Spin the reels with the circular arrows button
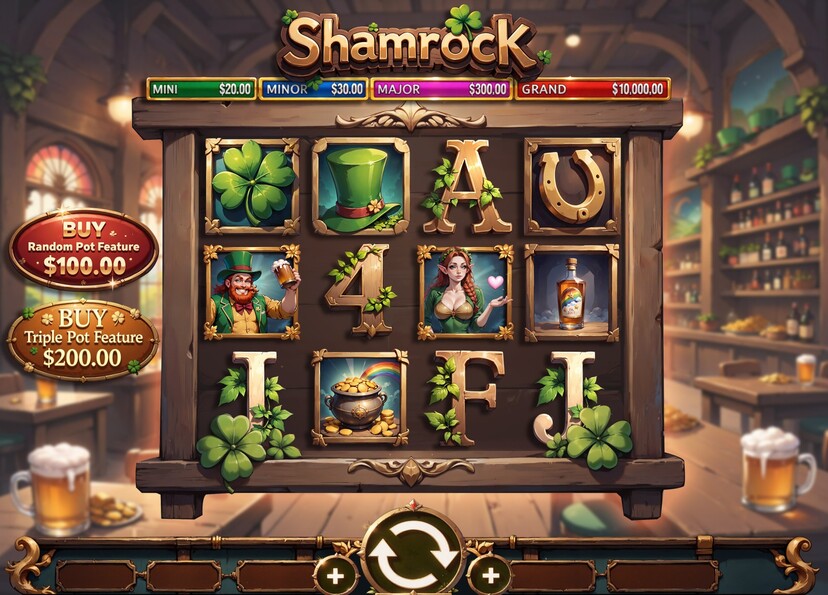The height and width of the screenshot is (595, 828). [412, 552]
